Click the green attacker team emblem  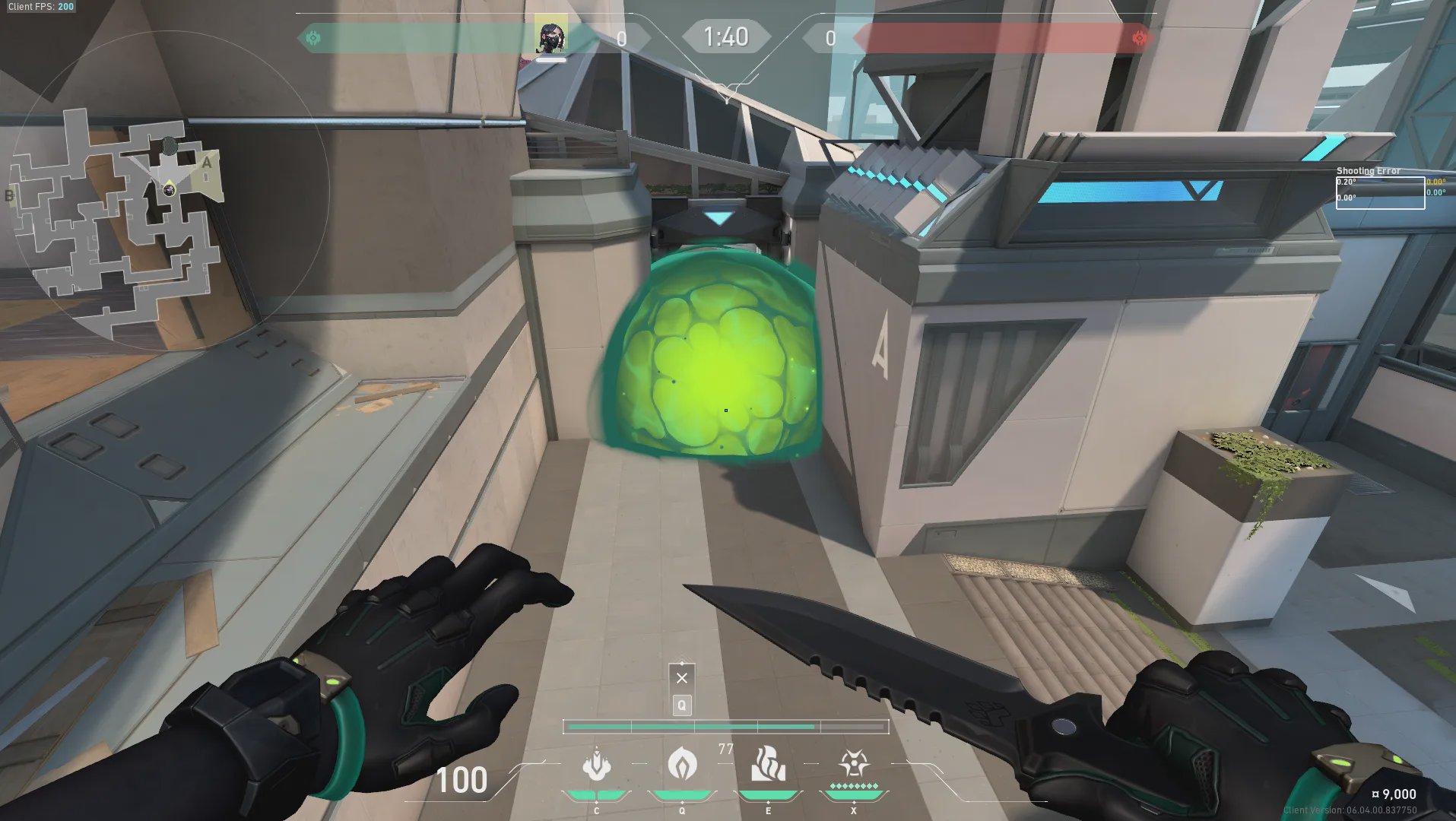tap(312, 38)
